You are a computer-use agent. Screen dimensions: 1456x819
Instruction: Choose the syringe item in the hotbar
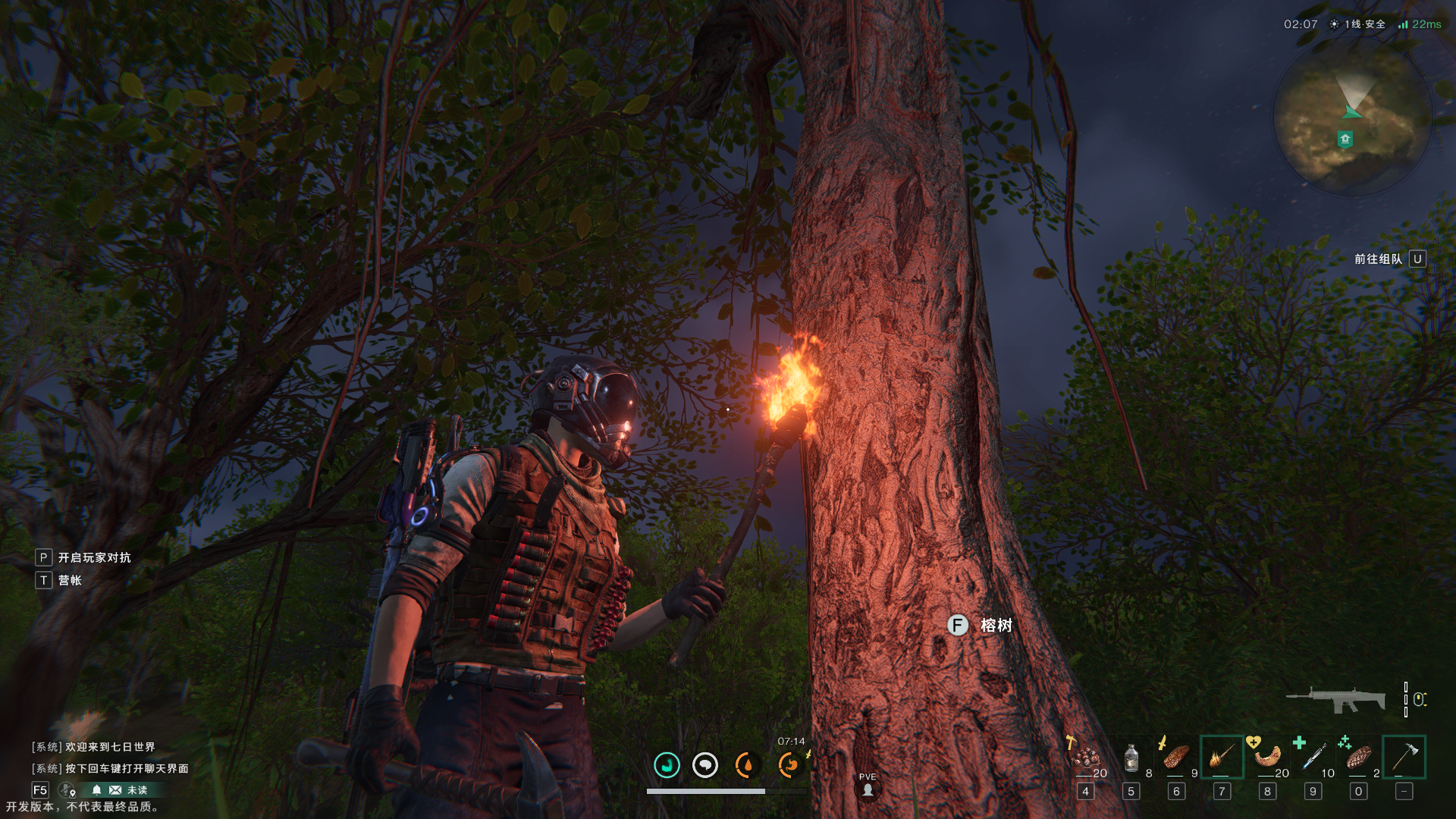(1313, 757)
